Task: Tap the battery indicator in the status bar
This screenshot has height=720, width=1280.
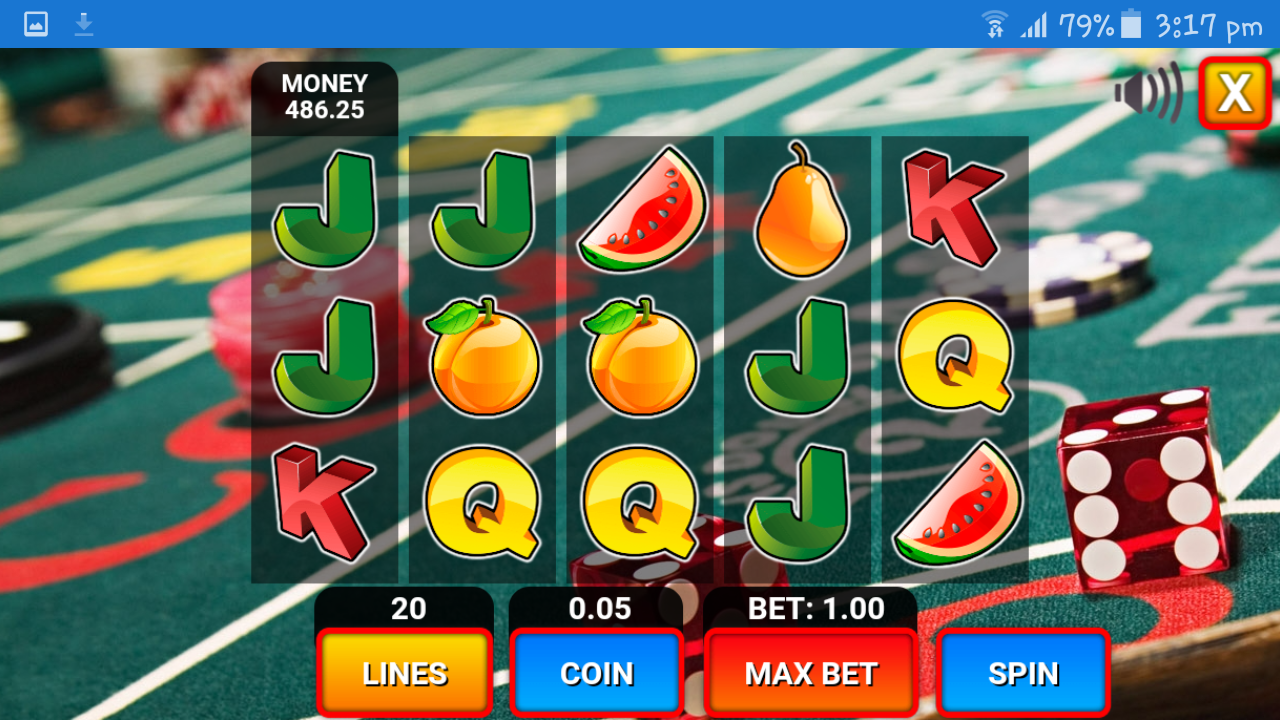Action: (x=1132, y=22)
